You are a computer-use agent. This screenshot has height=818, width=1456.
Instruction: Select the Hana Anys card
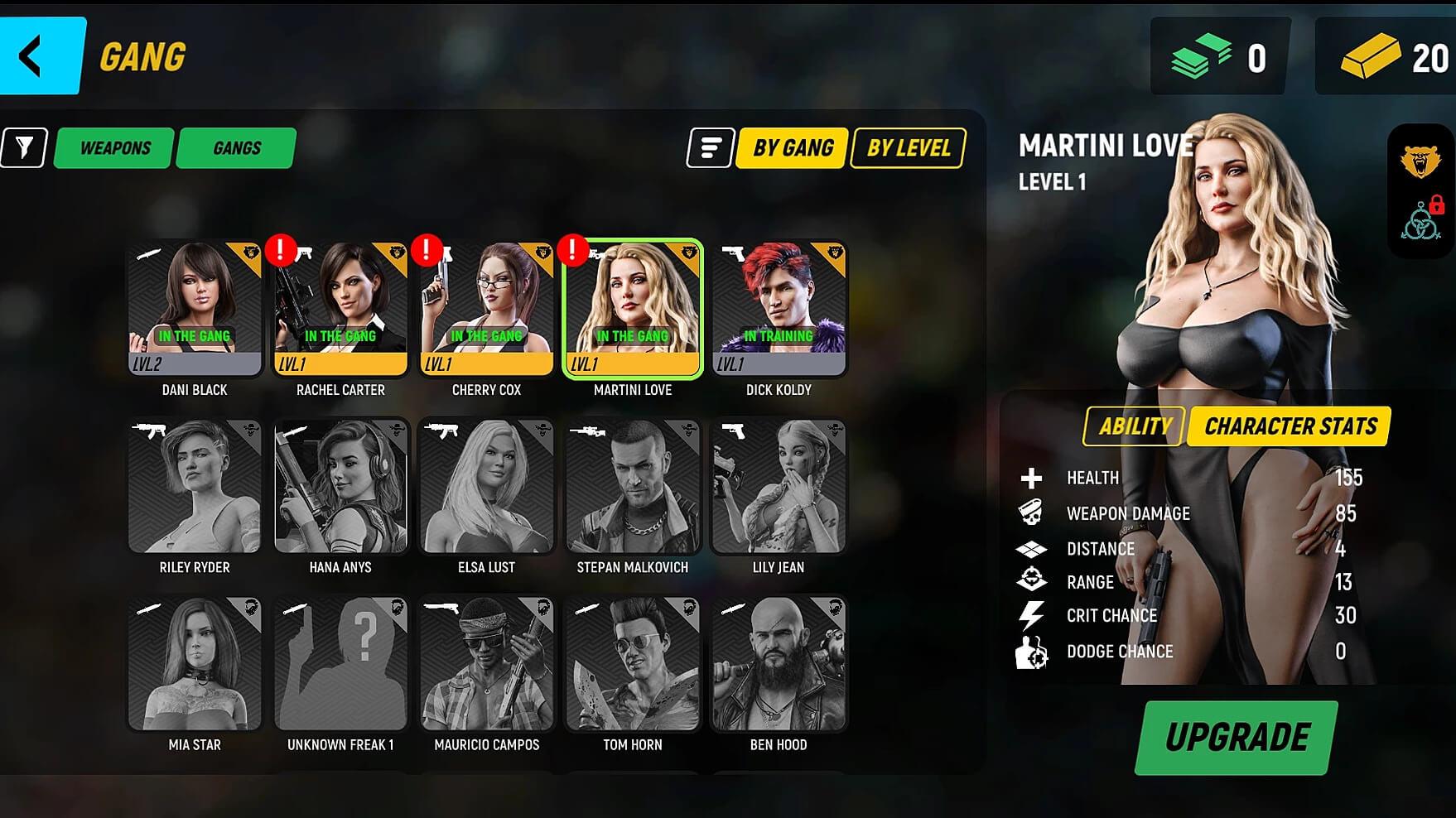point(340,487)
